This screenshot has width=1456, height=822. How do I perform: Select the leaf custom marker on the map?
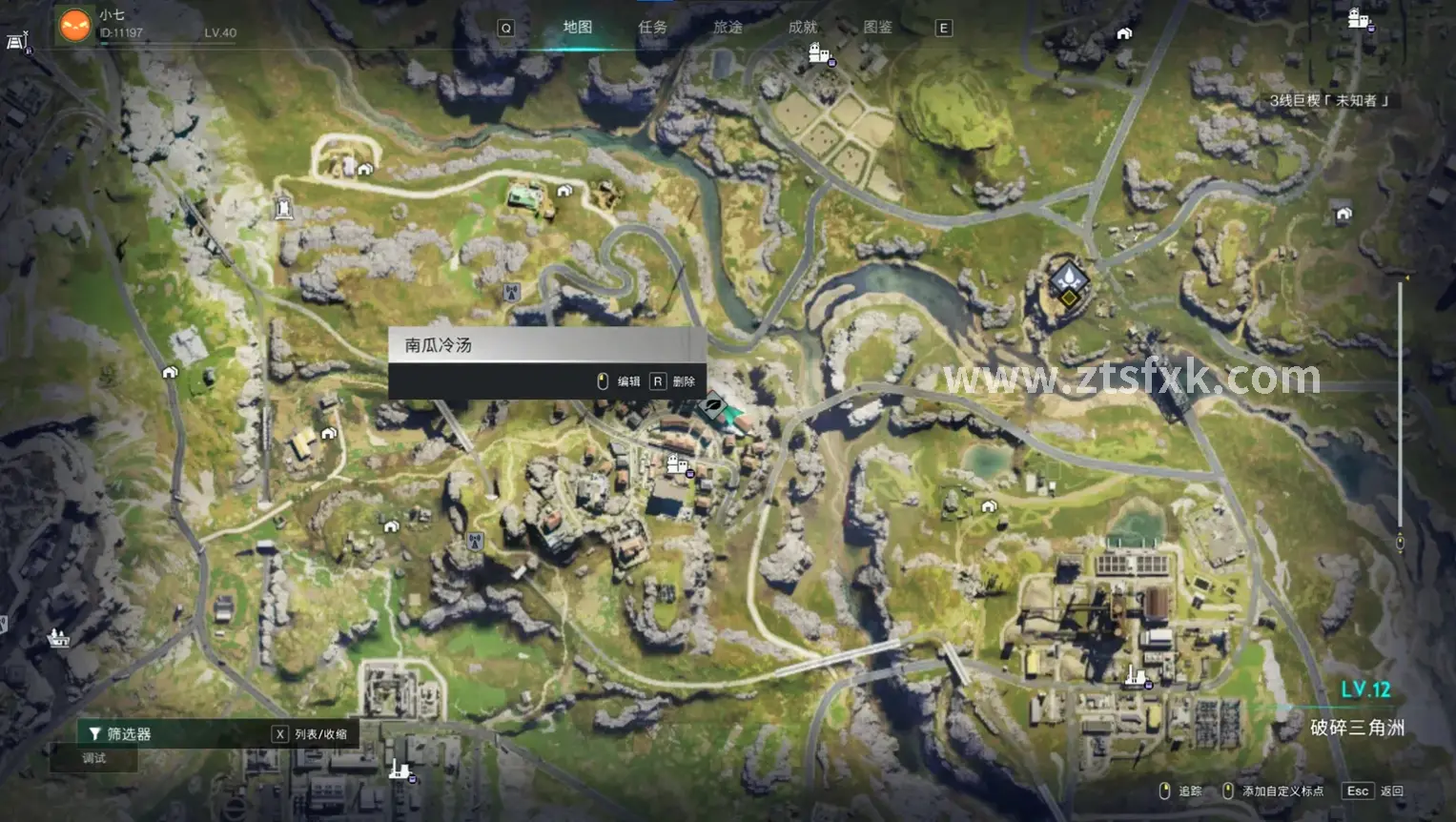(712, 407)
